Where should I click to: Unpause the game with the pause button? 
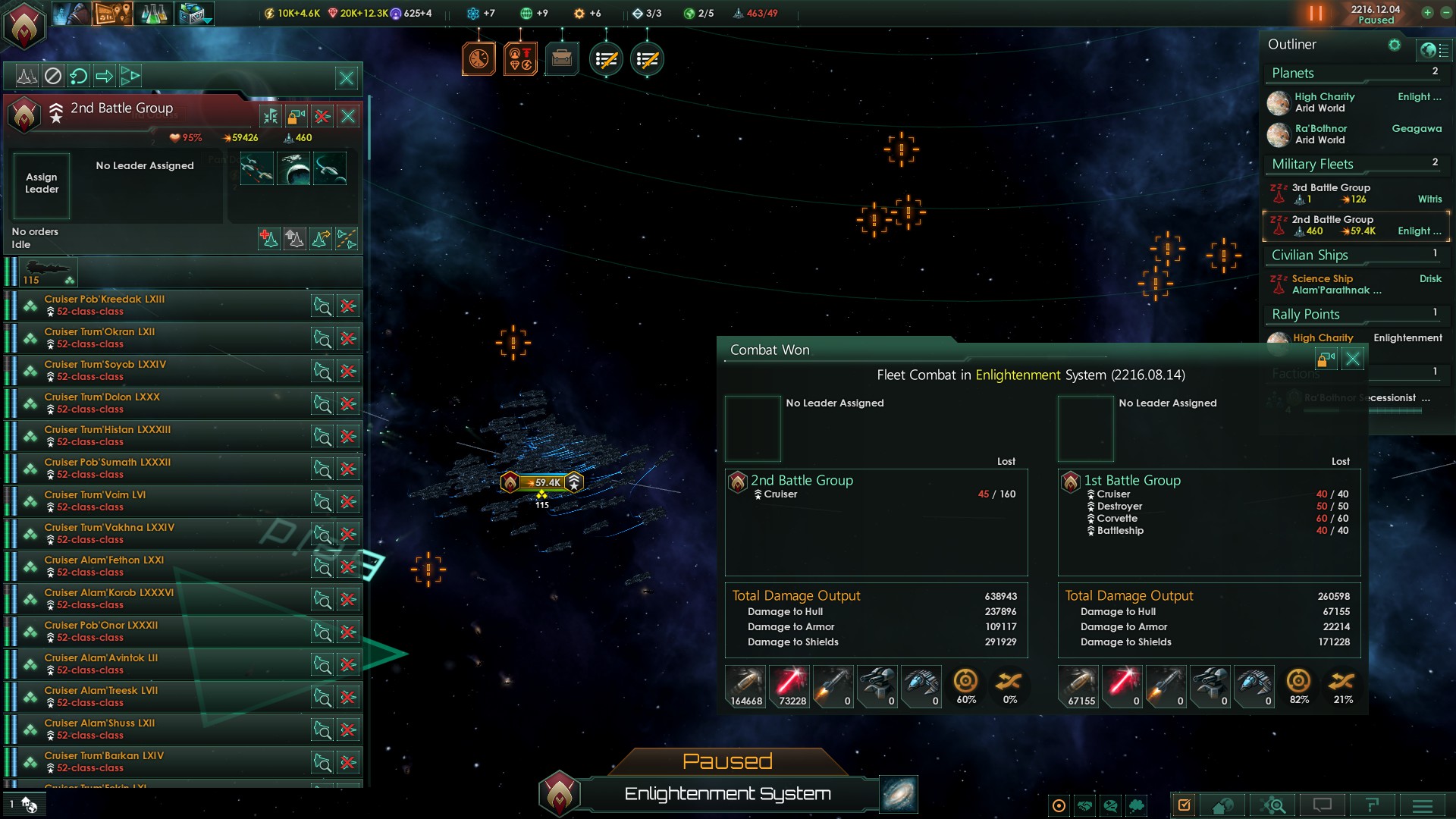[1316, 14]
